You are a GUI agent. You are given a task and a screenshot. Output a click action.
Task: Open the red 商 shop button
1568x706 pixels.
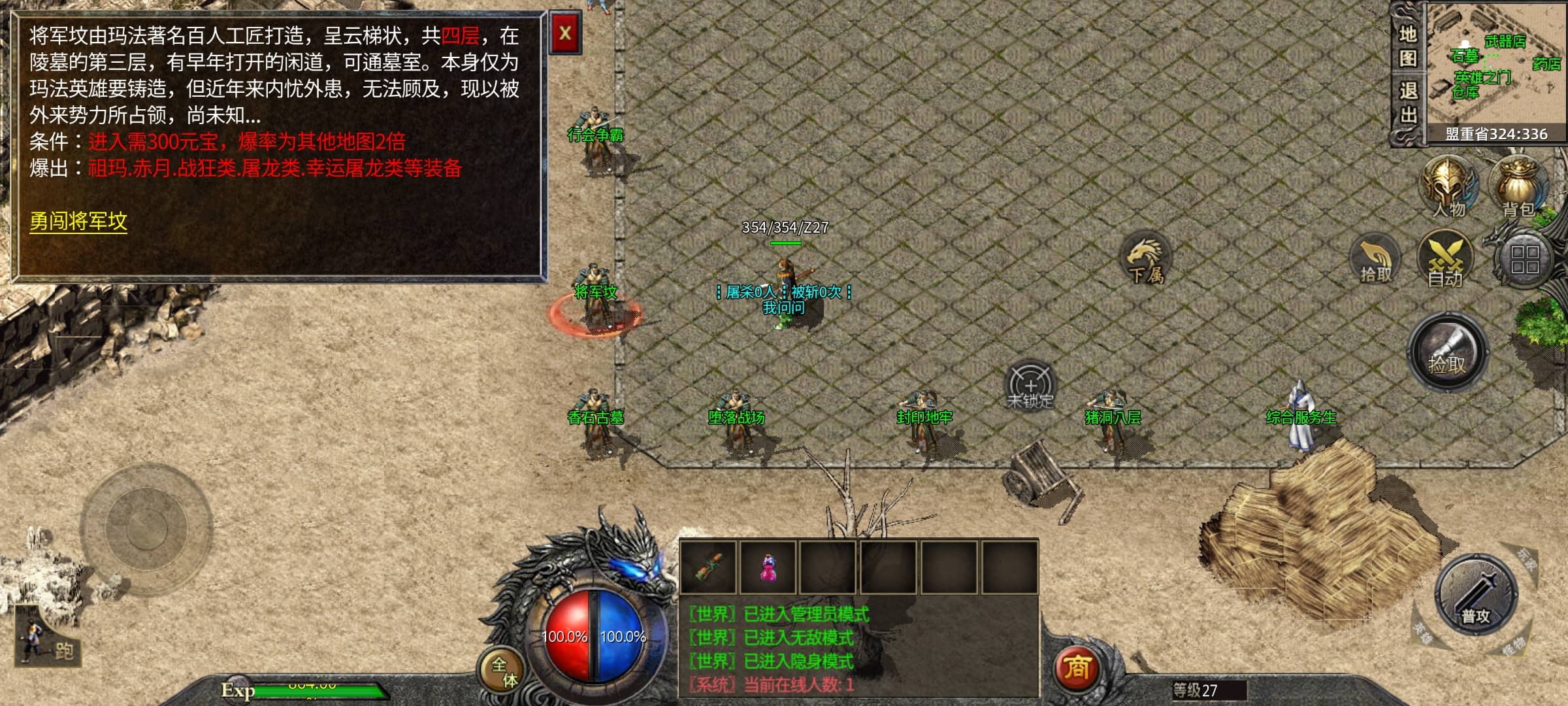point(1077,668)
